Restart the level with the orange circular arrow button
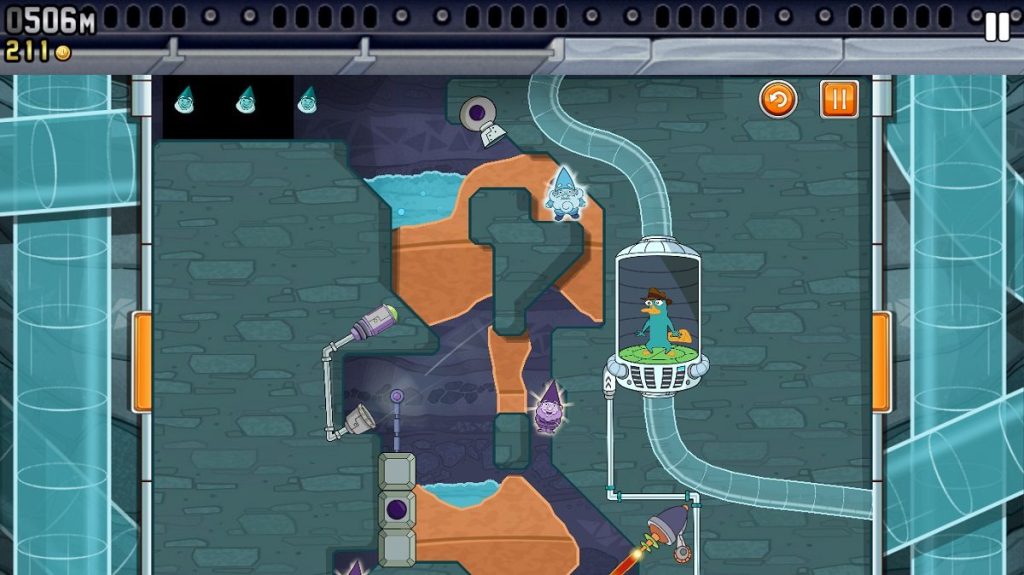Screen dimensions: 1024x575 (x=778, y=99)
